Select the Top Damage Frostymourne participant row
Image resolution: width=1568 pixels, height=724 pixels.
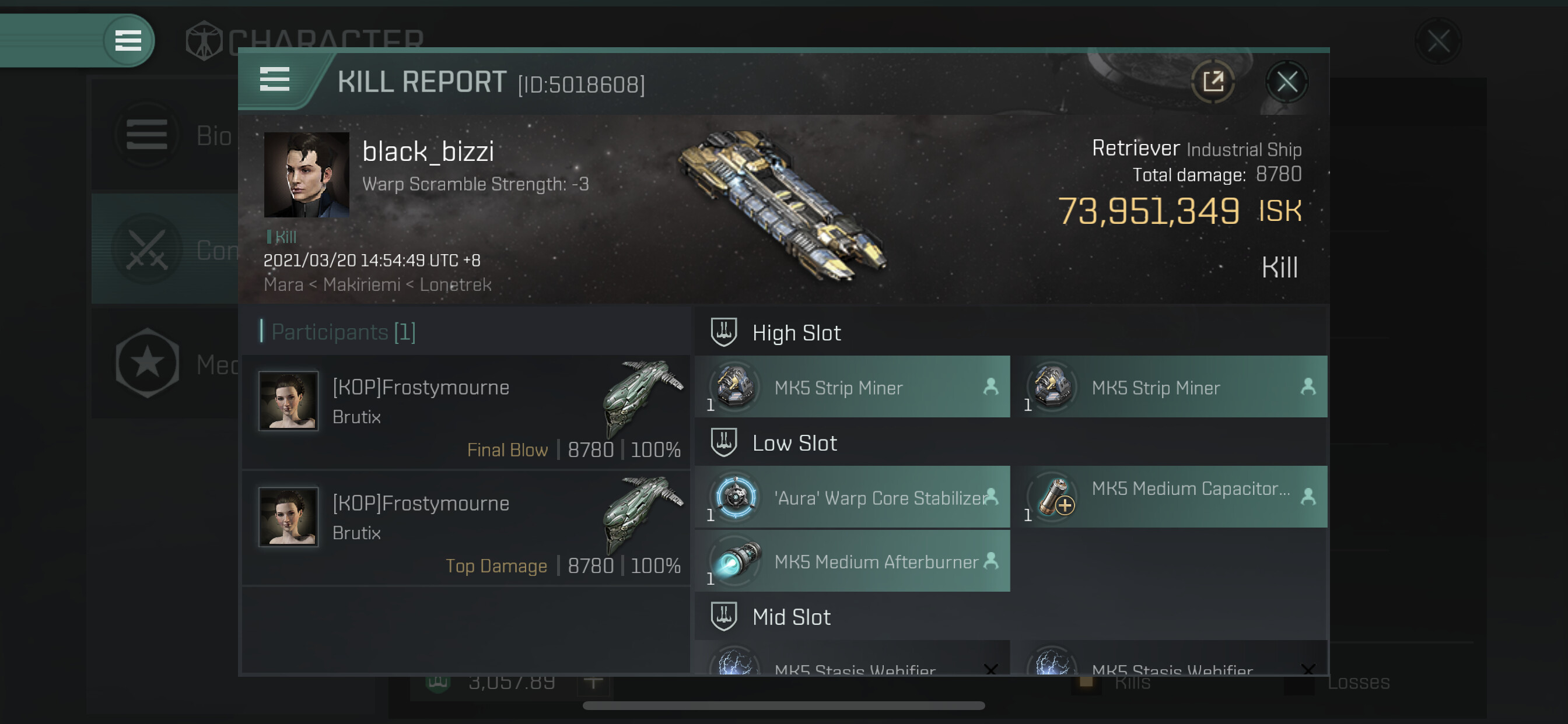(x=466, y=528)
